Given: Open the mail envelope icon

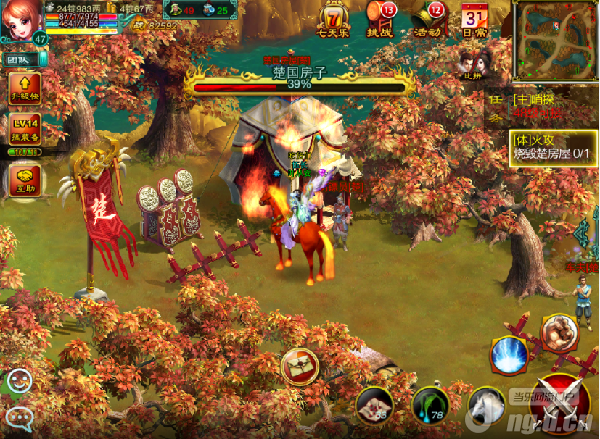Looking at the screenshot, I should pyautogui.click(x=299, y=366).
